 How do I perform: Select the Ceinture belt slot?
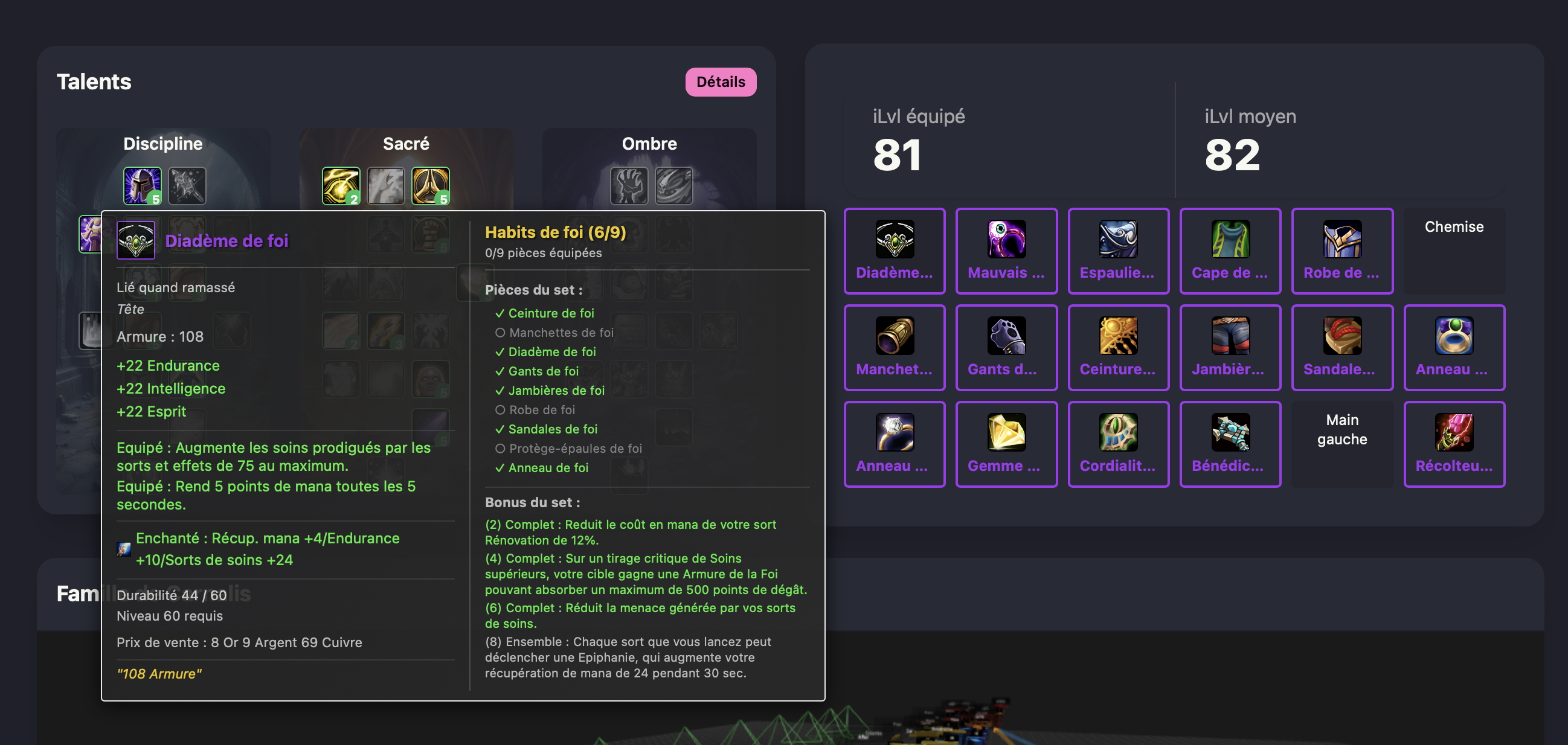coord(1117,348)
